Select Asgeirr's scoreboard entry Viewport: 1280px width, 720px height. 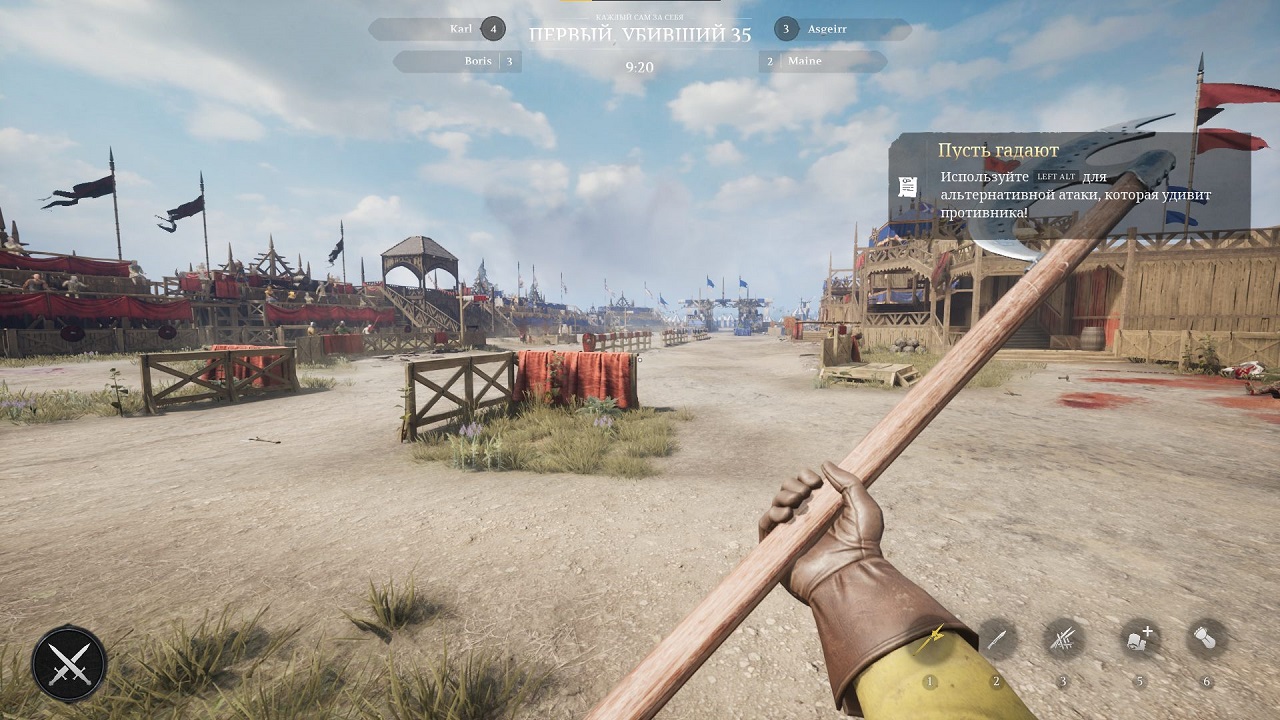841,29
